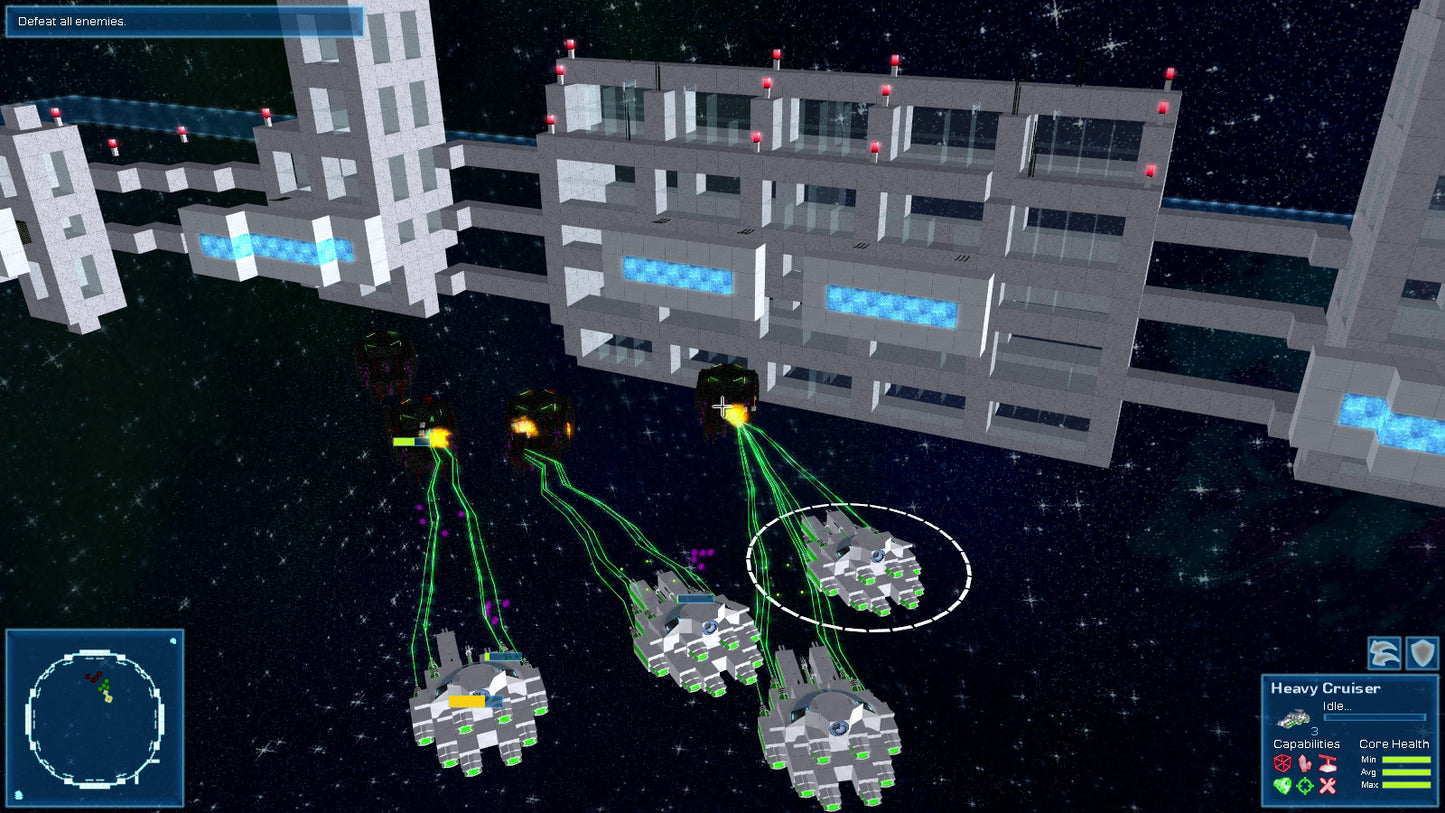The height and width of the screenshot is (813, 1445).
Task: Click the red cube capability icon
Action: click(x=1283, y=764)
